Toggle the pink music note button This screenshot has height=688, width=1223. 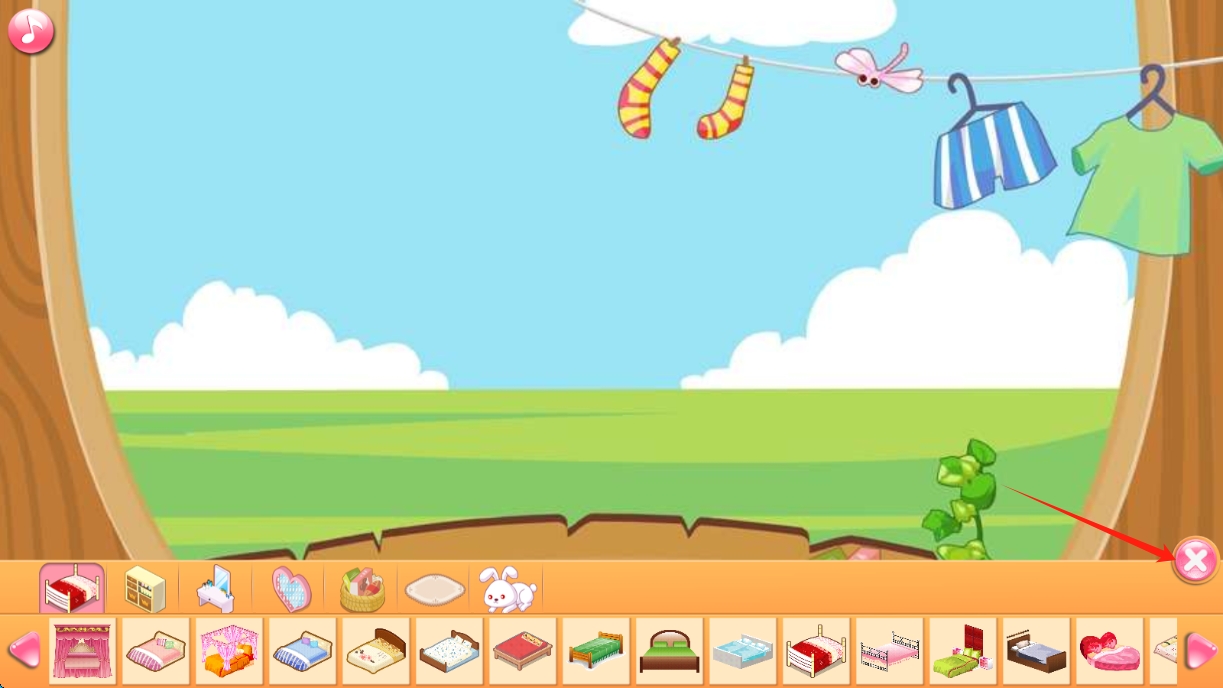coord(31,31)
